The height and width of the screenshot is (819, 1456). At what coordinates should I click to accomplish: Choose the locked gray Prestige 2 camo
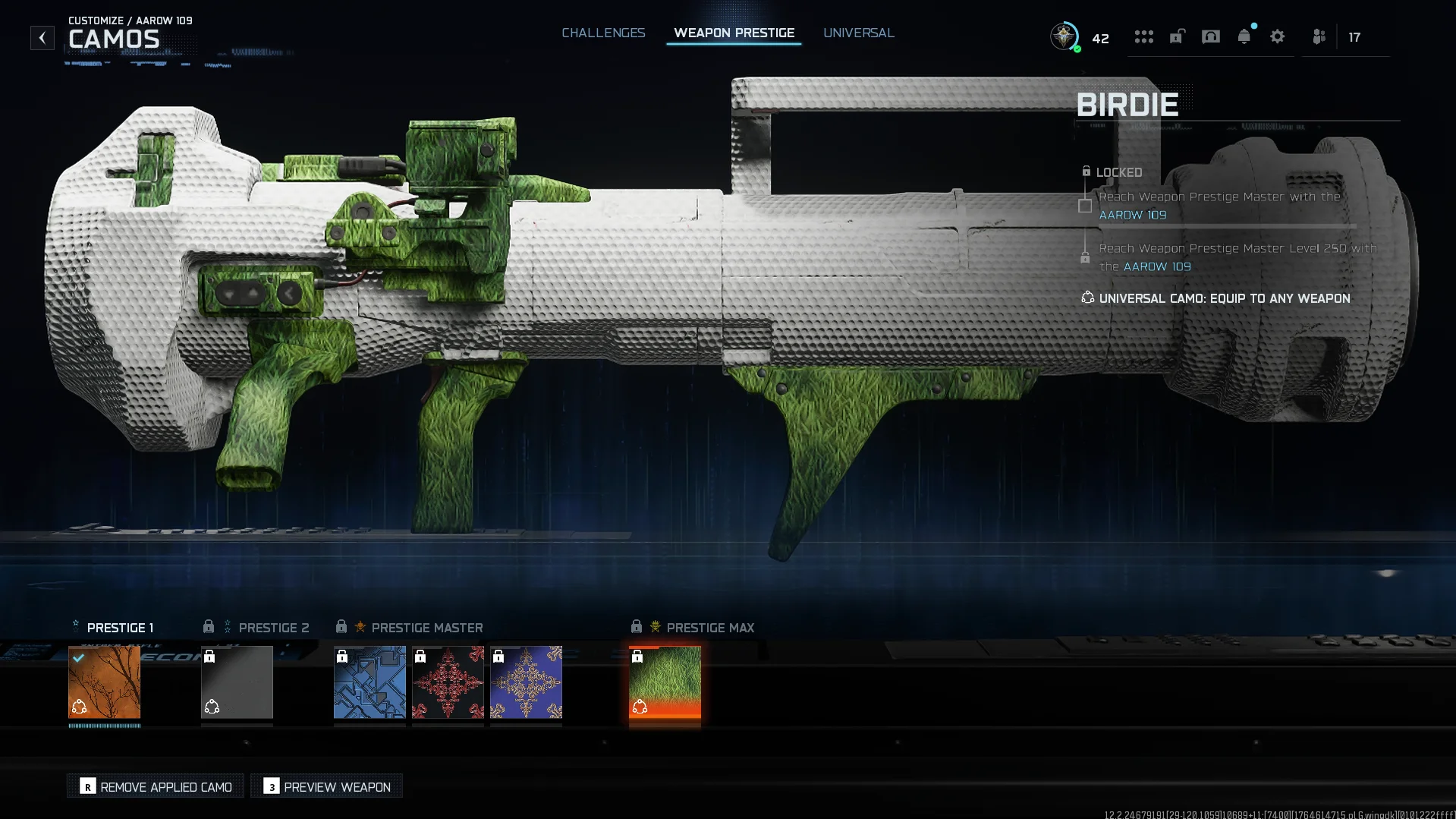(237, 682)
